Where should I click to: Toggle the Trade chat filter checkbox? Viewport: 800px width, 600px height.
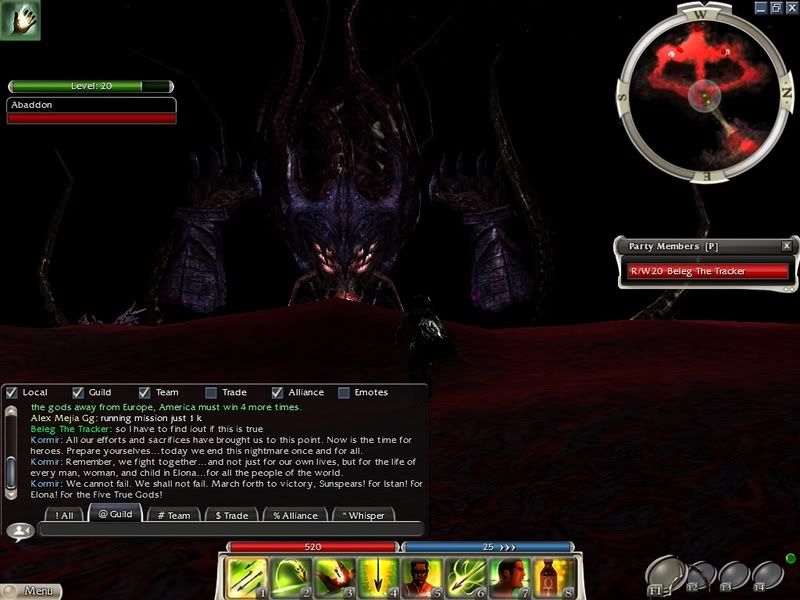pos(211,393)
